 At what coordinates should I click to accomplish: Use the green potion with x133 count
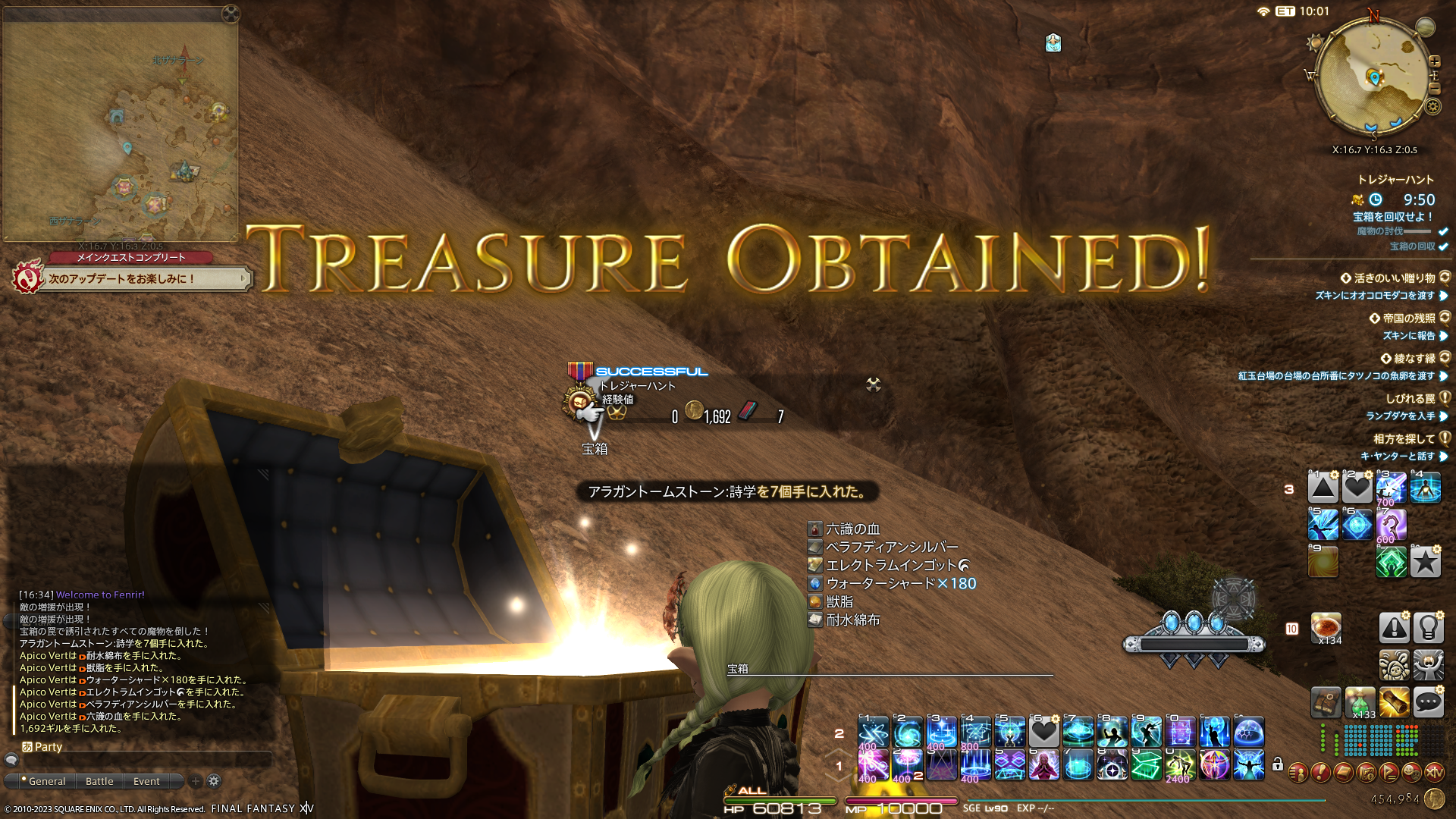1360,703
